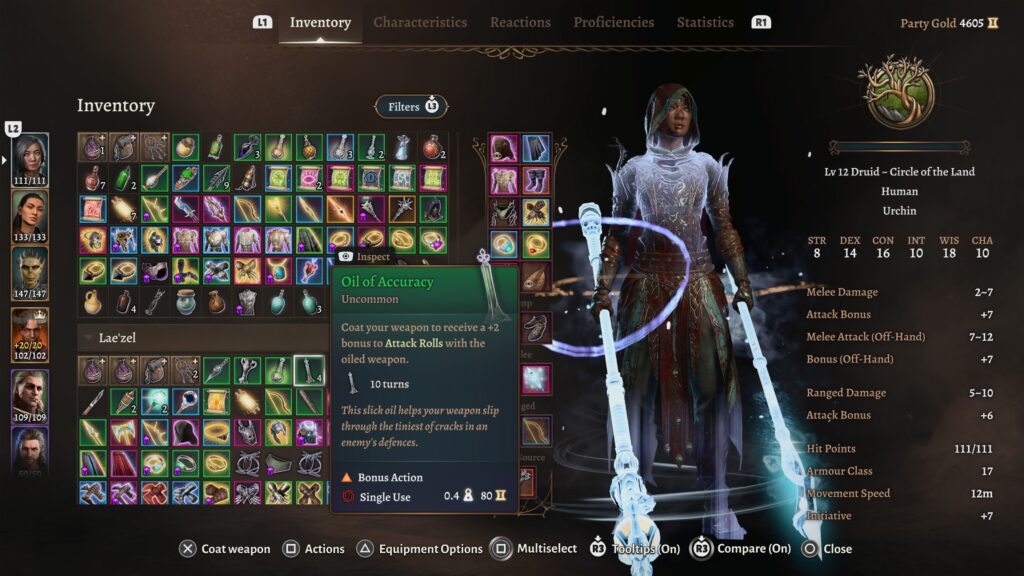The height and width of the screenshot is (576, 1024).
Task: Select the Inventory tab
Action: [x=320, y=22]
